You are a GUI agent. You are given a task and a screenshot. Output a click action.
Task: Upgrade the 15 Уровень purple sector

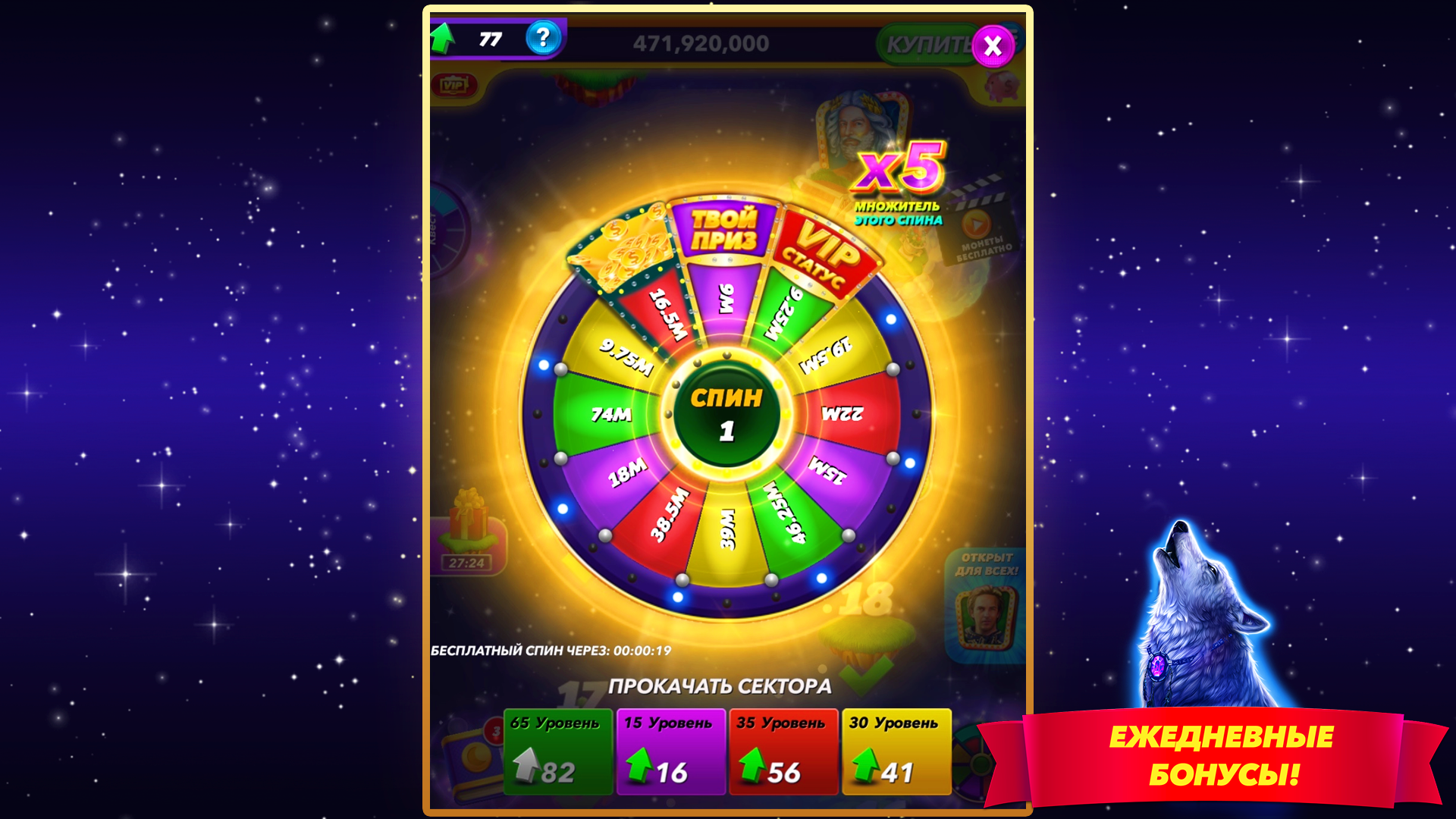(x=670, y=751)
